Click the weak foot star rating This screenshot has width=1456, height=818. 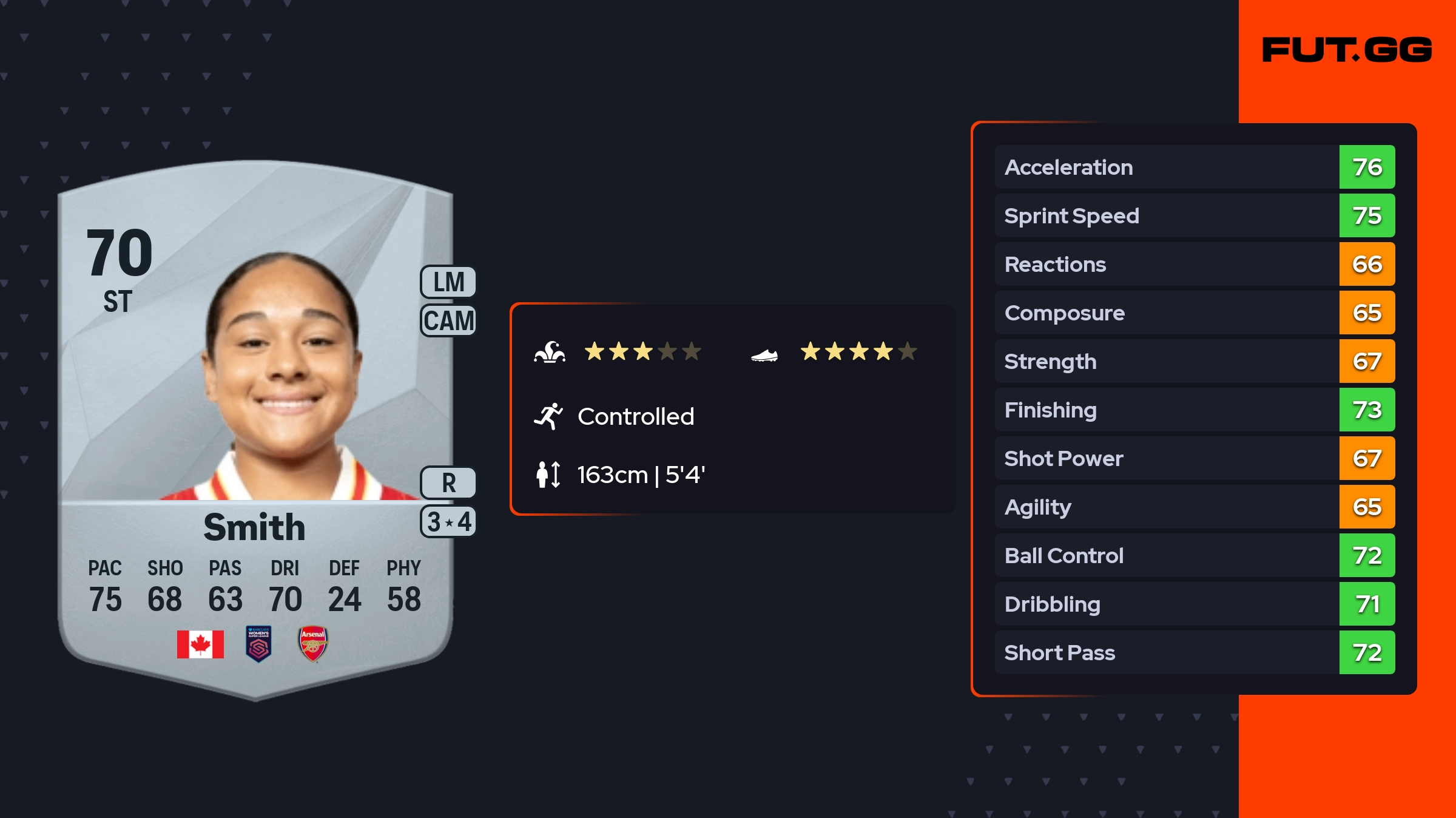pos(858,351)
